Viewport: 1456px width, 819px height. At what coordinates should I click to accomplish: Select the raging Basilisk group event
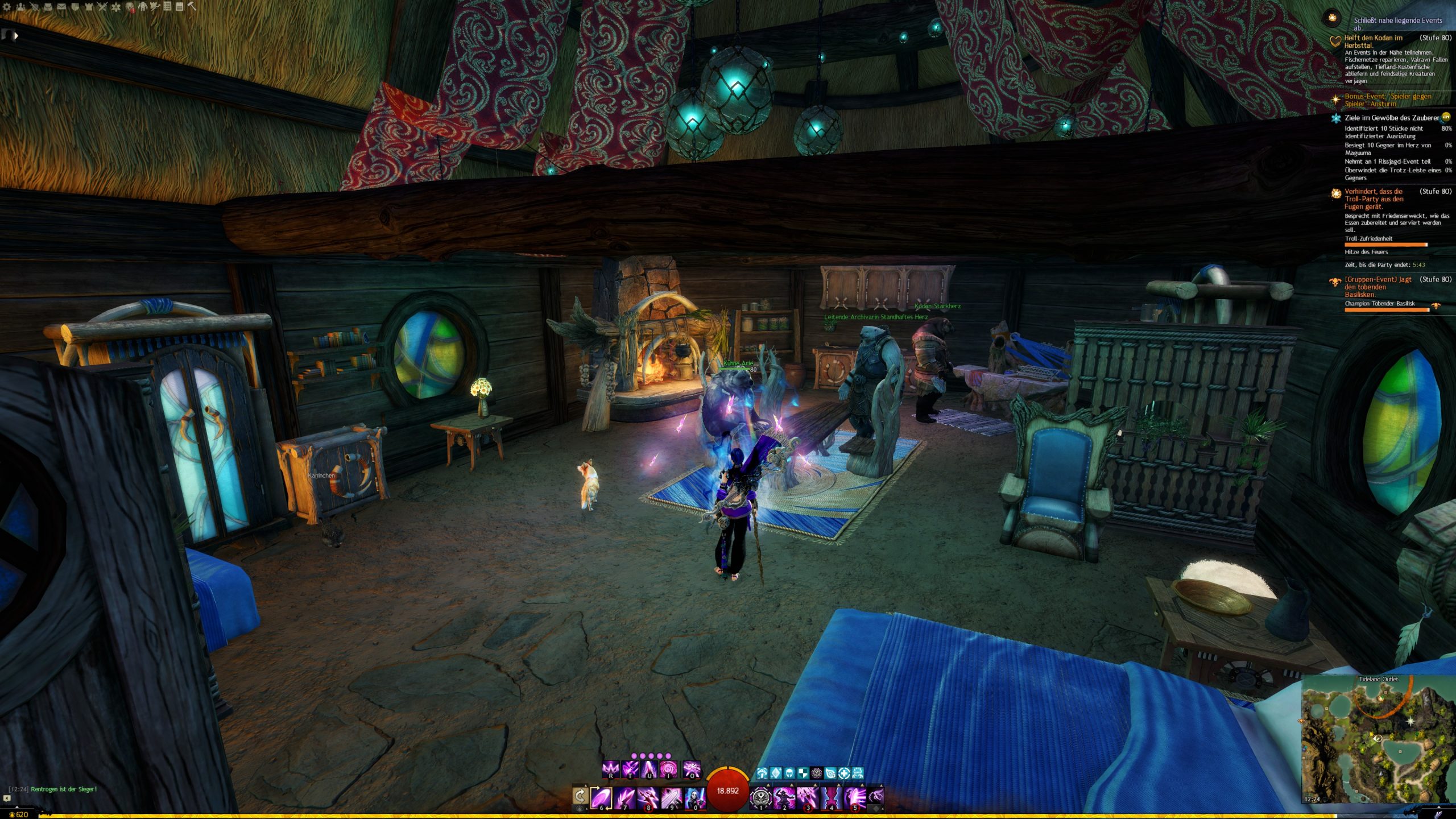1378,287
